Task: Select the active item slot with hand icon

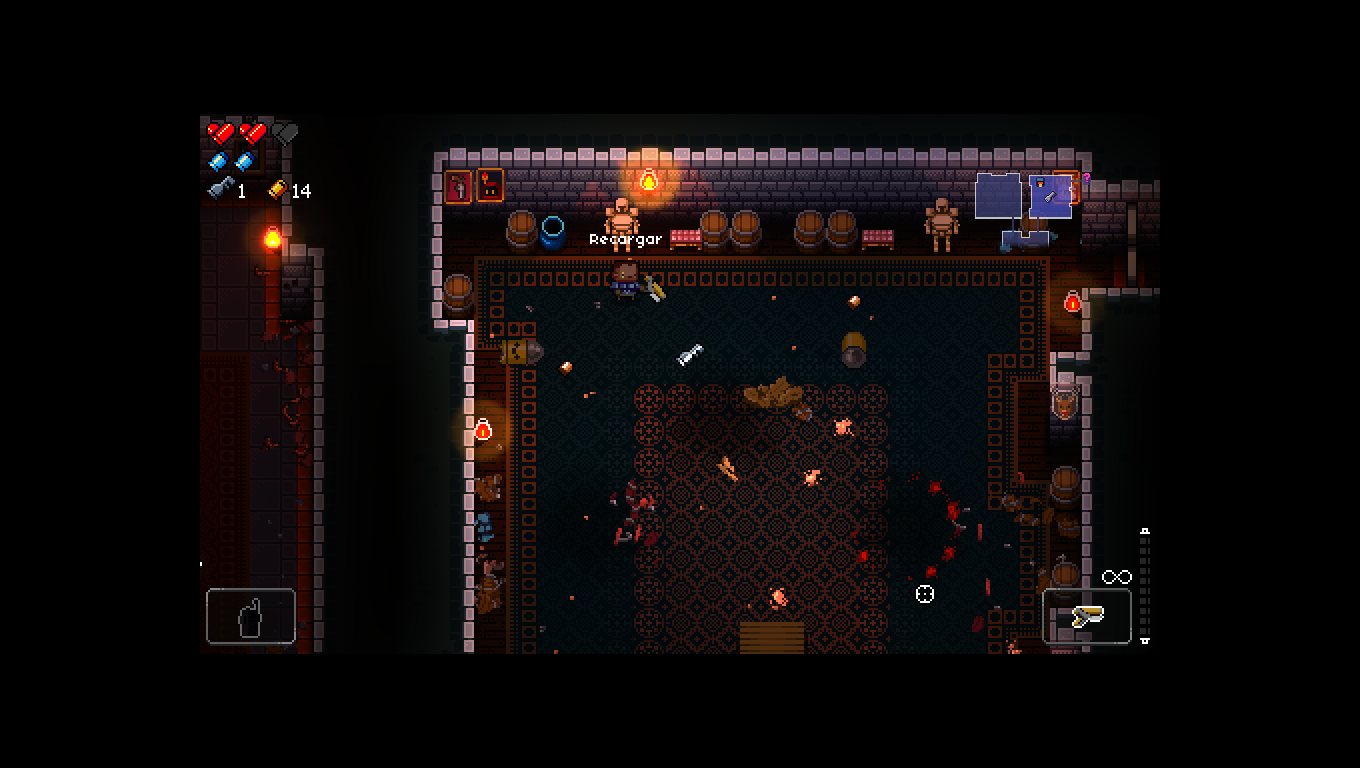Action: pyautogui.click(x=251, y=616)
